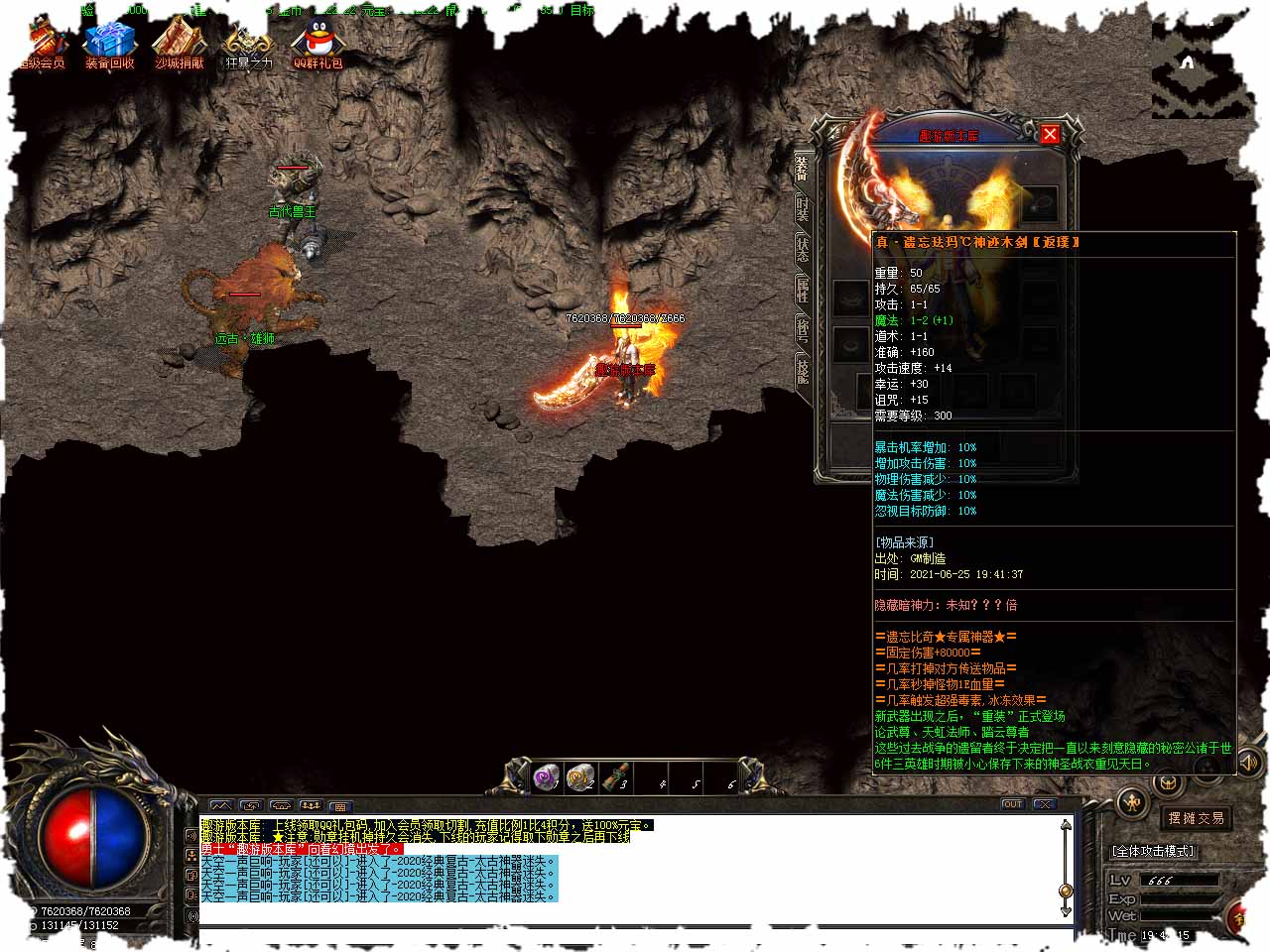The width and height of the screenshot is (1270, 952).
Task: Open the 技能 skills tab
Action: tap(802, 371)
